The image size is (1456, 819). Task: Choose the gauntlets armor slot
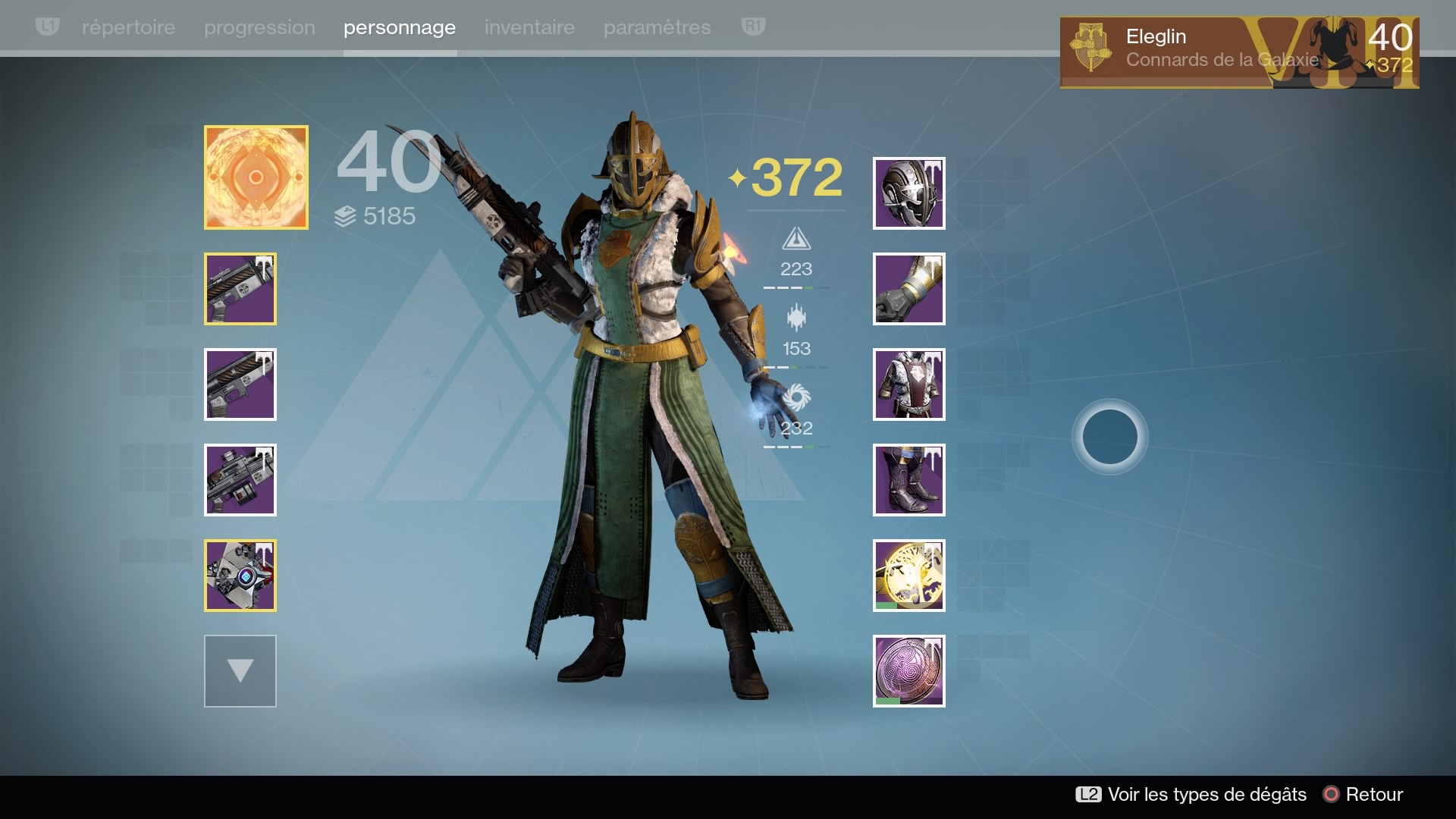(908, 289)
